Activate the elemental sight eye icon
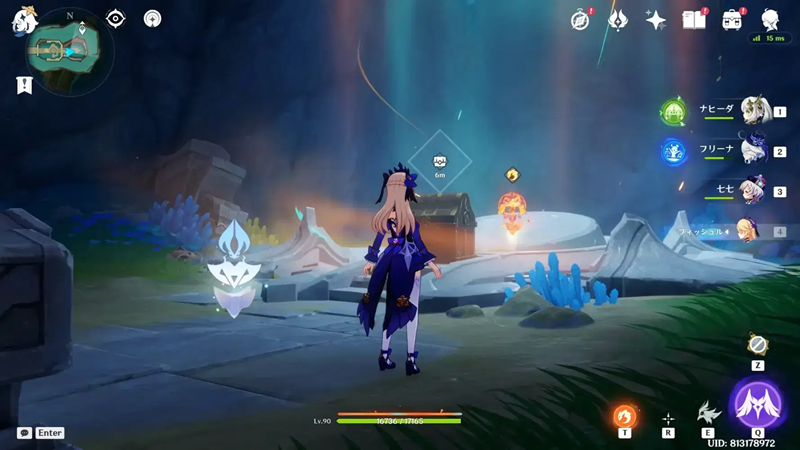The width and height of the screenshot is (800, 450). point(116,18)
